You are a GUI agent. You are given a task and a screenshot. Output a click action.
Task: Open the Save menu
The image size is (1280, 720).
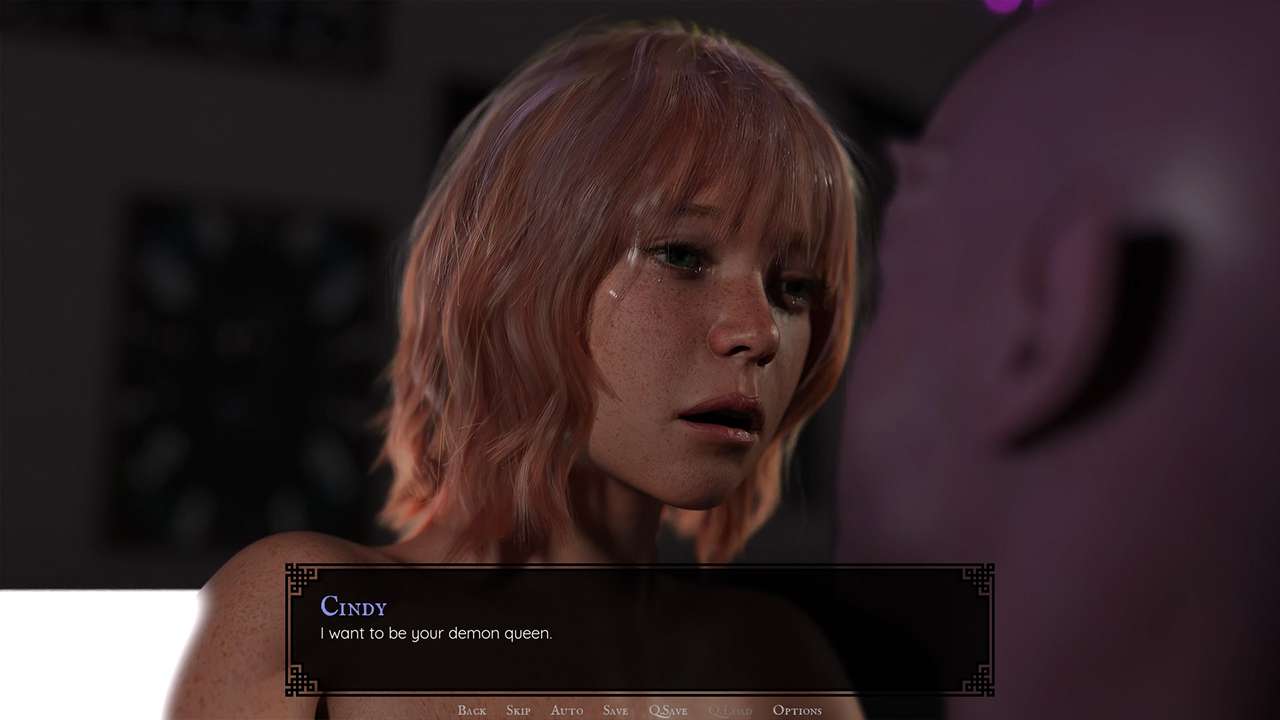click(615, 710)
